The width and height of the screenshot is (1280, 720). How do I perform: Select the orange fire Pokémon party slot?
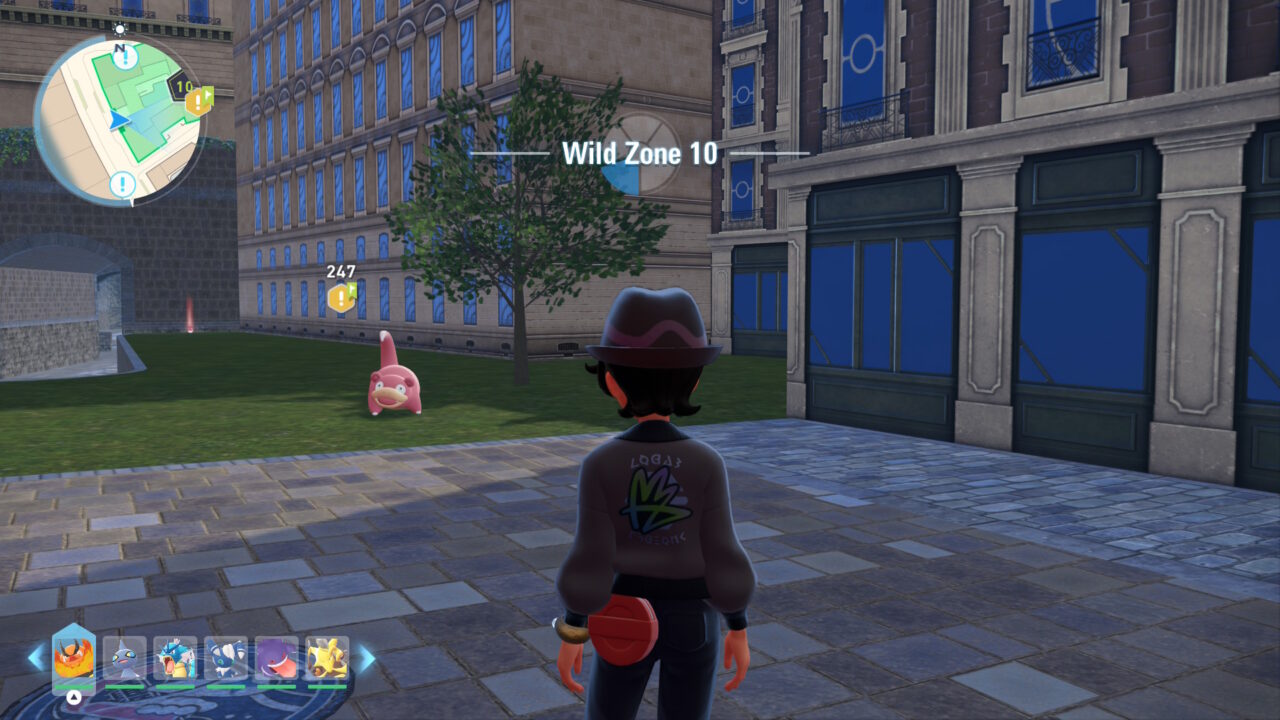[73, 659]
